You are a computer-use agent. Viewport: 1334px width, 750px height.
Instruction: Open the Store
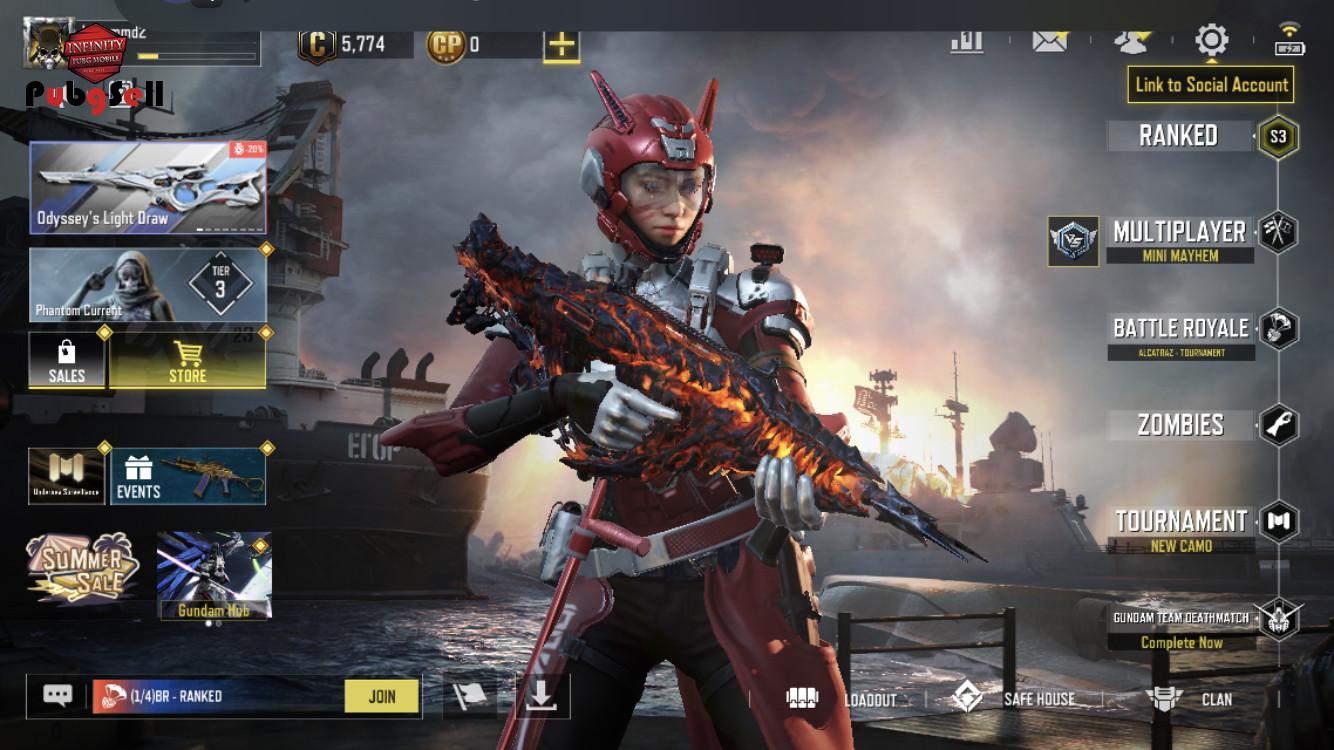pos(187,360)
